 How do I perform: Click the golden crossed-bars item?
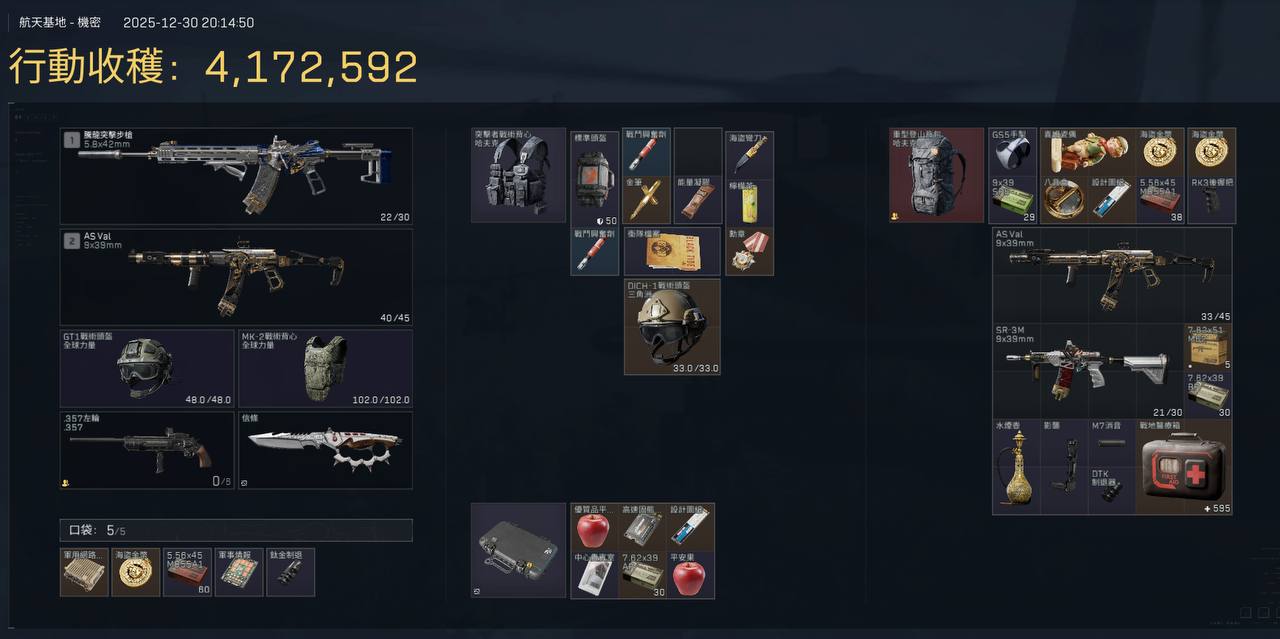click(647, 200)
